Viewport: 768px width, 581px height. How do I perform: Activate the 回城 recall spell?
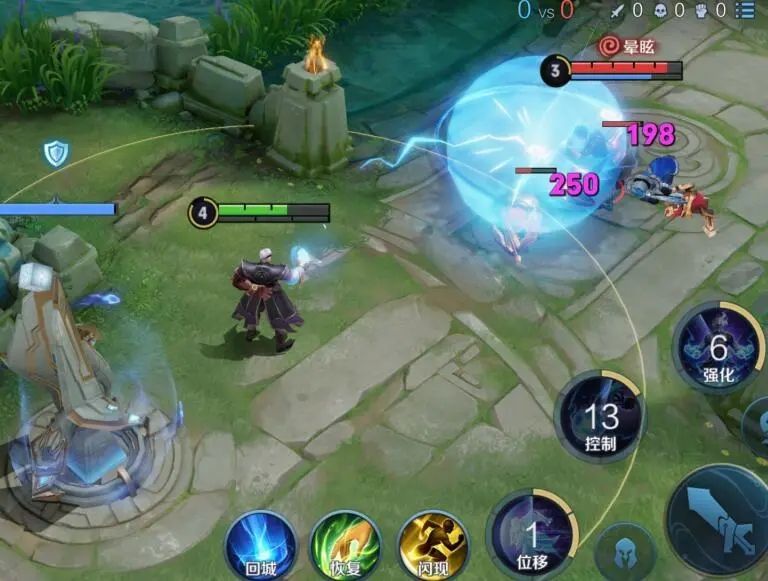coord(260,545)
